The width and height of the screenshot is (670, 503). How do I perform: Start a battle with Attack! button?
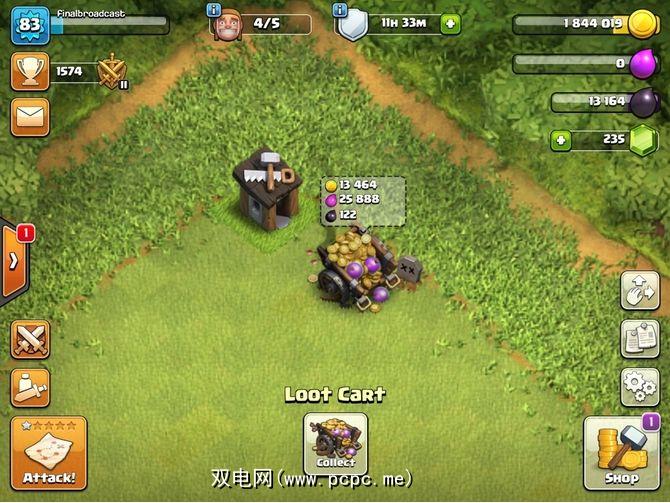[49, 453]
